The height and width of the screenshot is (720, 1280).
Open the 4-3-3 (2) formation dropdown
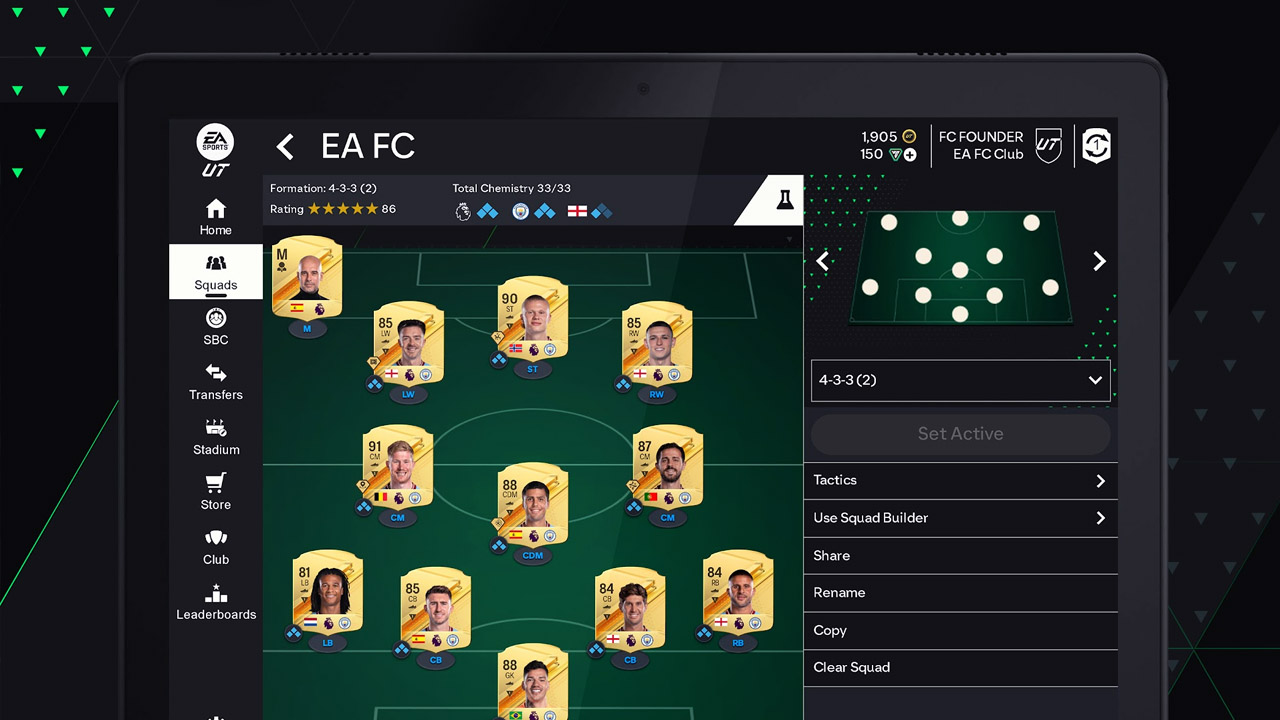coord(960,380)
